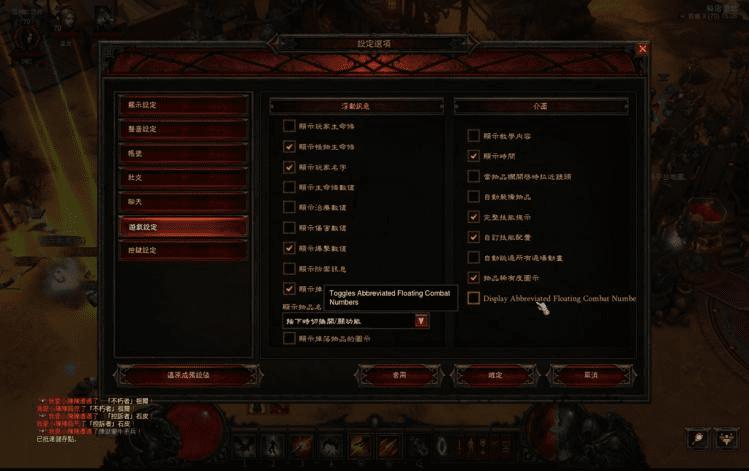Open the 顯示設定 (Video) settings tab
Viewport: 749px width, 471px height.
[181, 105]
